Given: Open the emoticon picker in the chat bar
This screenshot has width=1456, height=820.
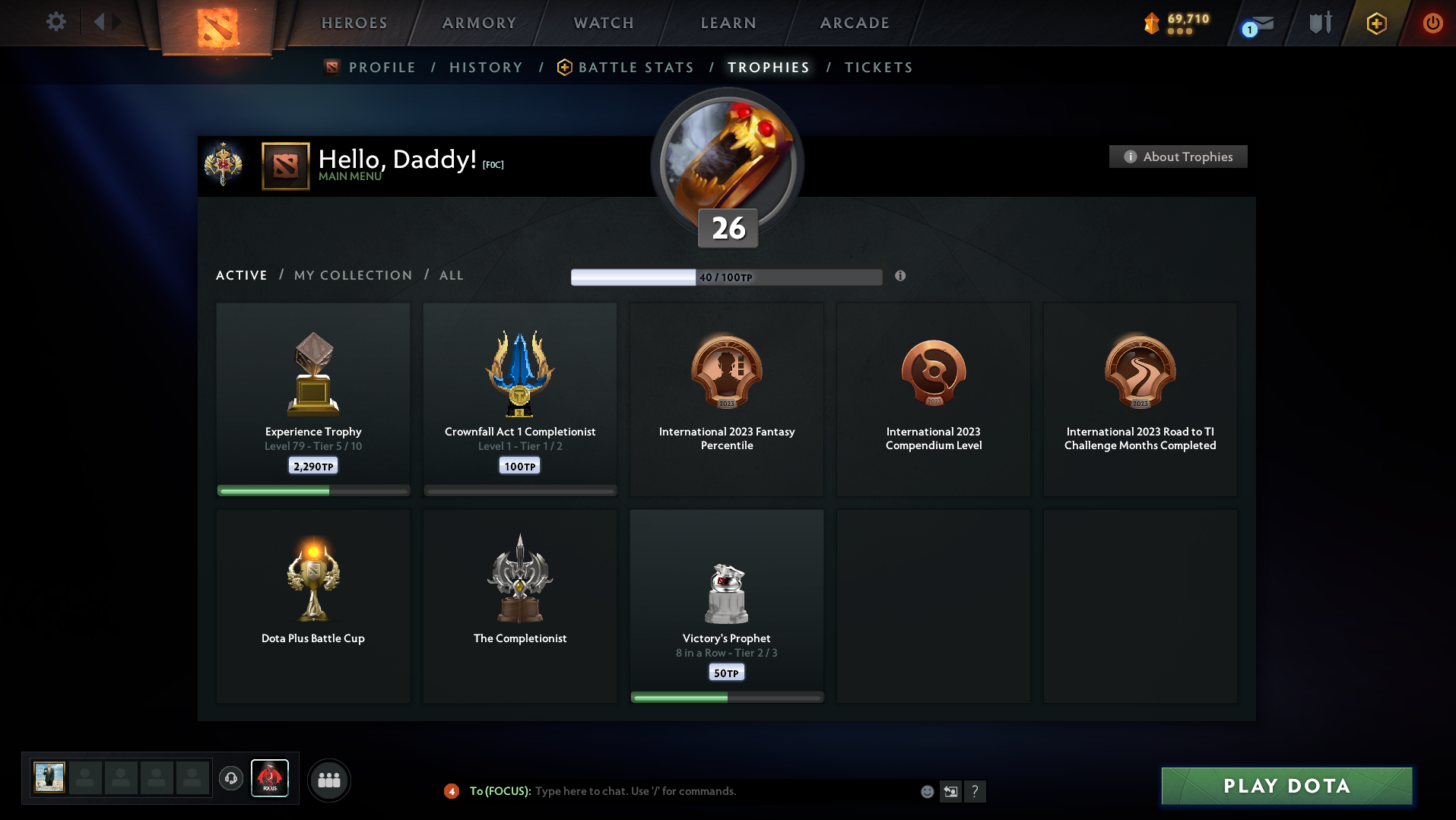Looking at the screenshot, I should (x=926, y=791).
